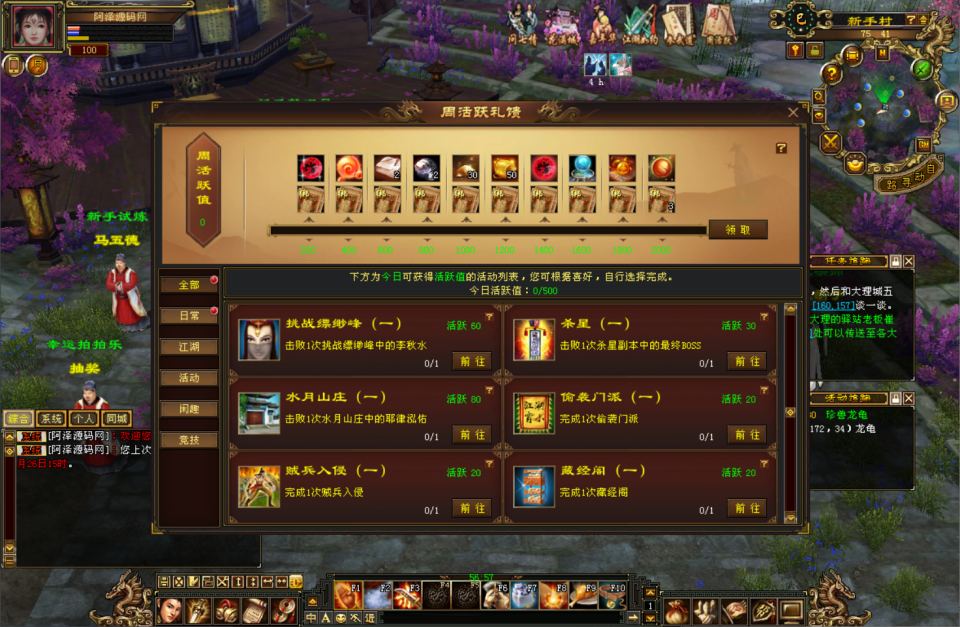This screenshot has height=627, width=960.
Task: Head to 偷袭门派 with 前往
Action: pyautogui.click(x=746, y=434)
